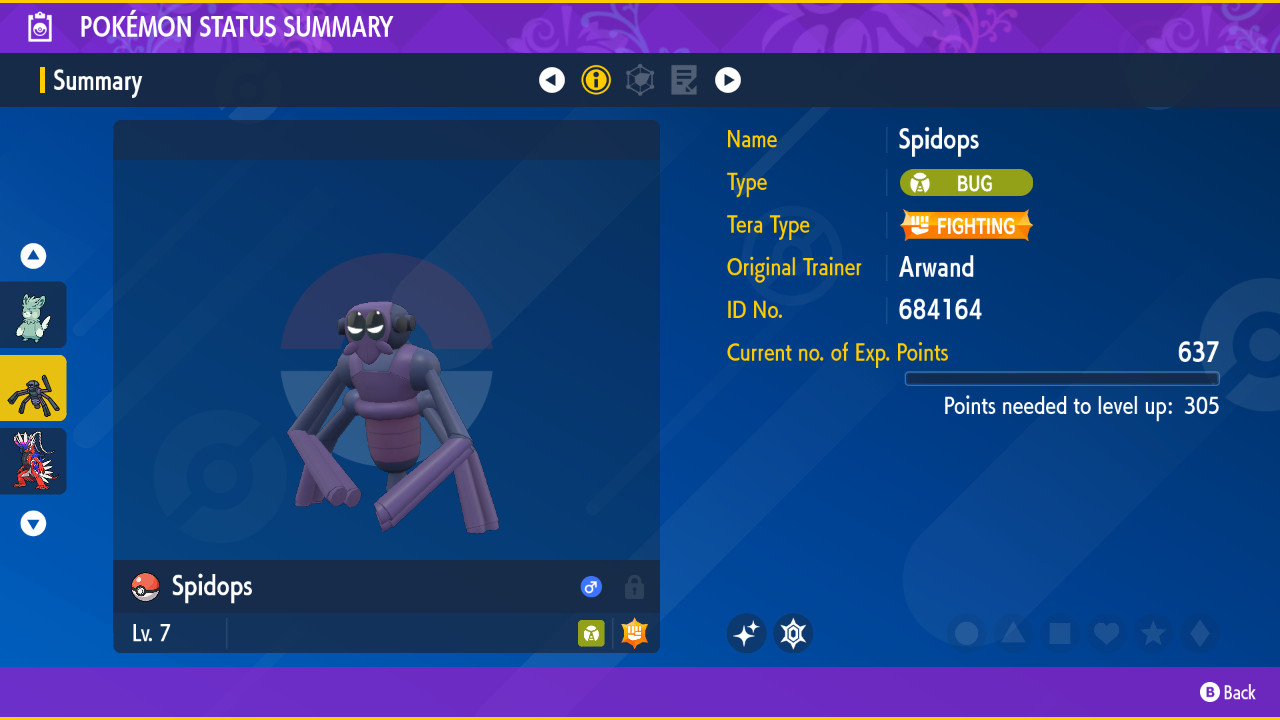1280x720 pixels.
Task: Advance to next page with right arrow
Action: pos(728,80)
